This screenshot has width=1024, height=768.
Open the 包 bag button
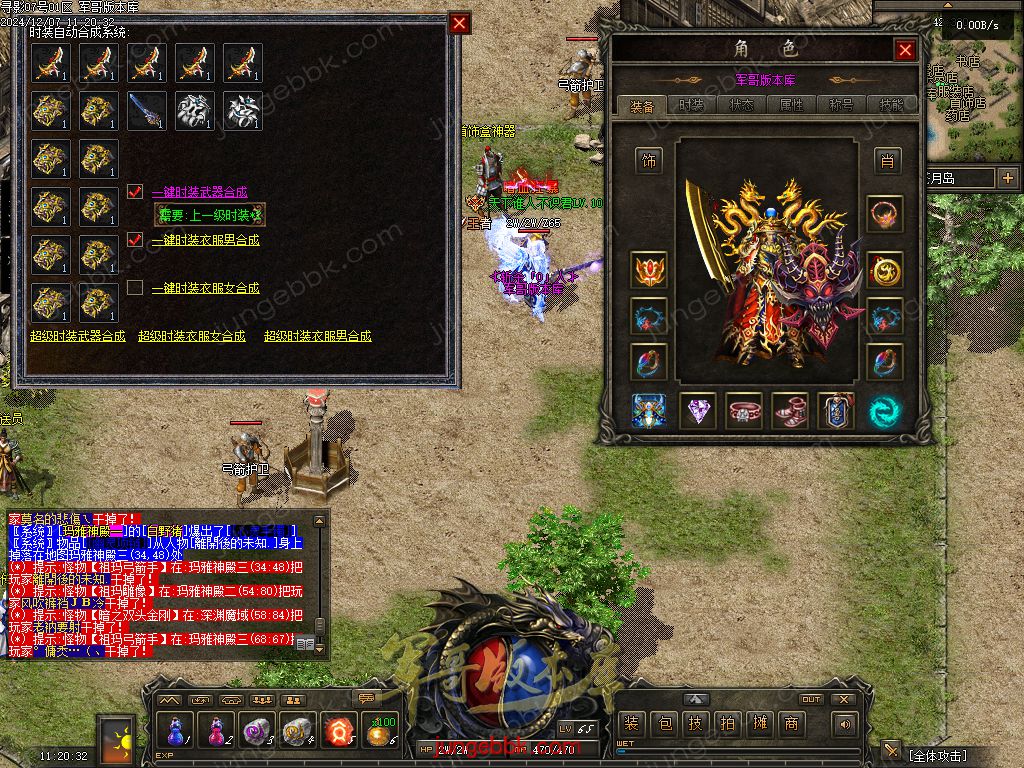tap(663, 723)
